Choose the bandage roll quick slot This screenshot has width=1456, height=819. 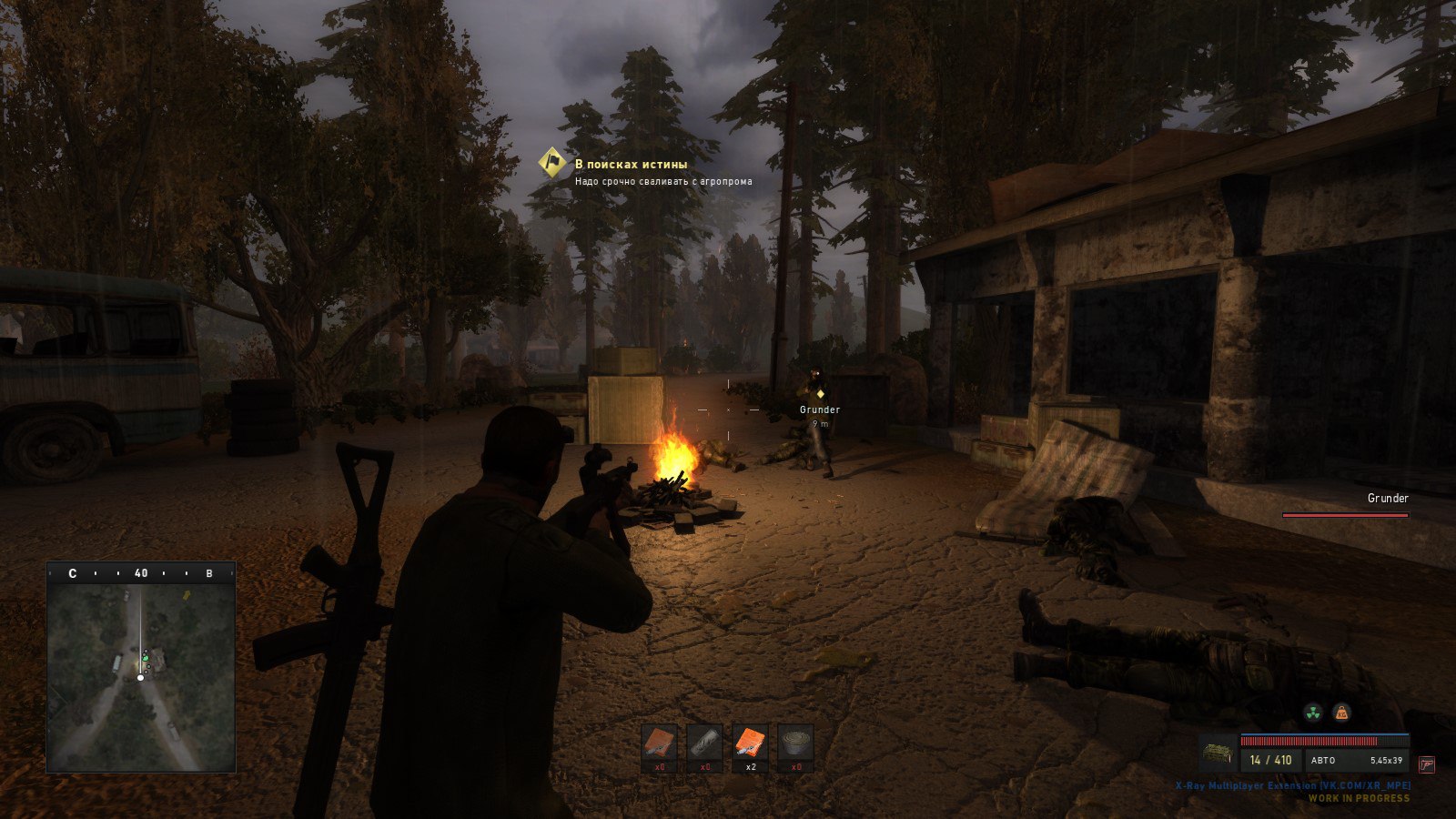click(x=796, y=743)
